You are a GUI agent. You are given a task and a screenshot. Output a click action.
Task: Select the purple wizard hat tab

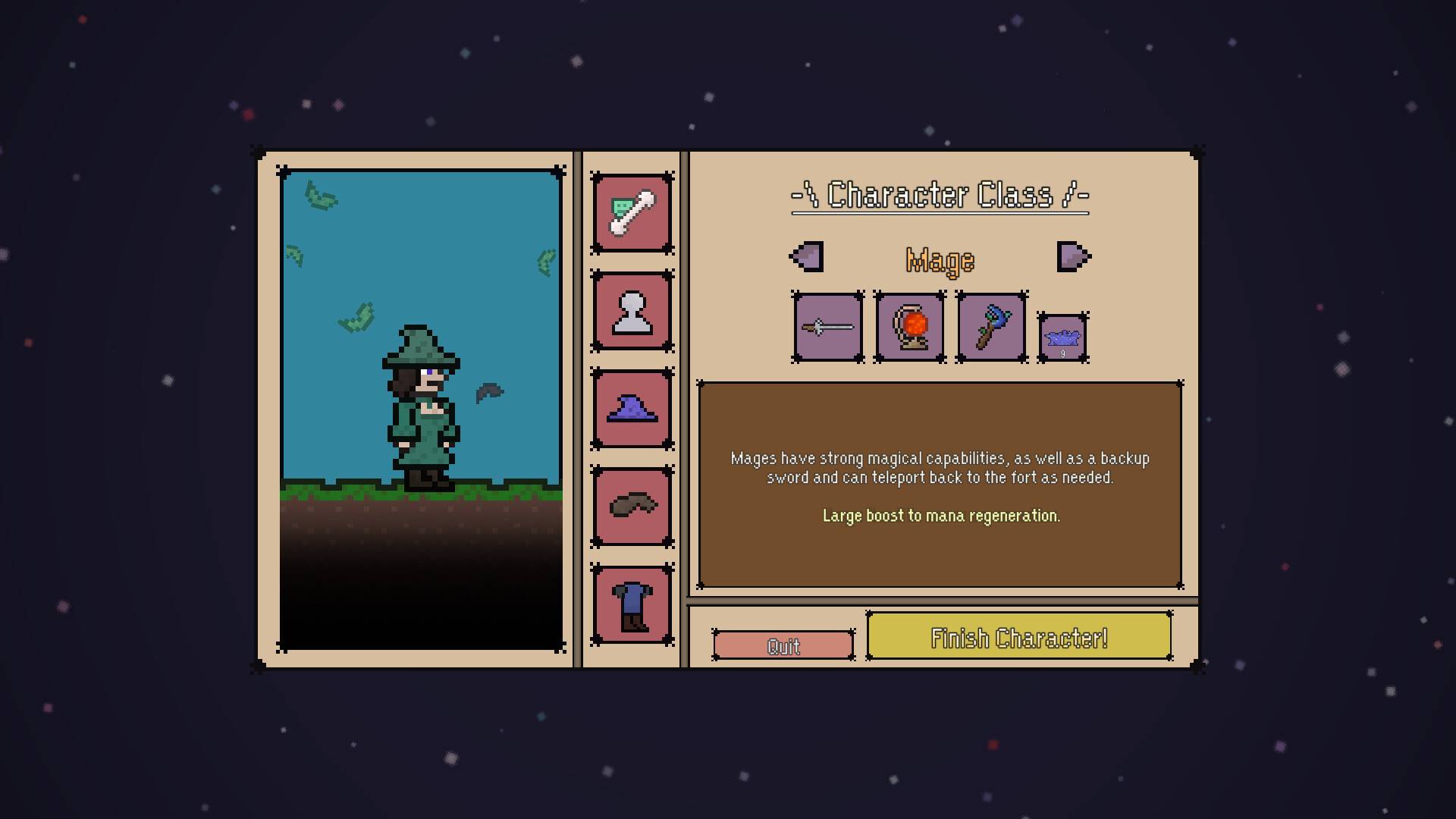click(x=632, y=409)
